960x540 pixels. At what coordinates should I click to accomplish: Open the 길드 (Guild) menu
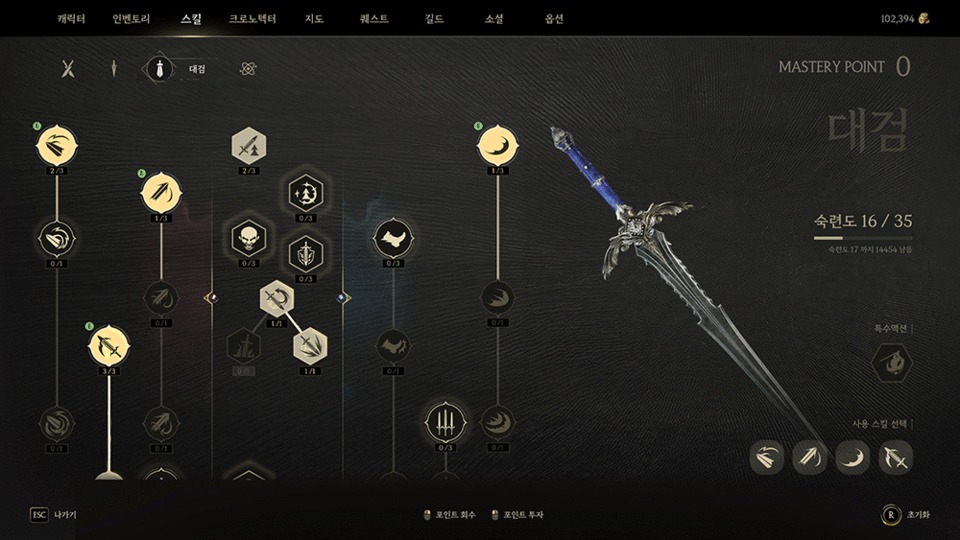point(434,18)
